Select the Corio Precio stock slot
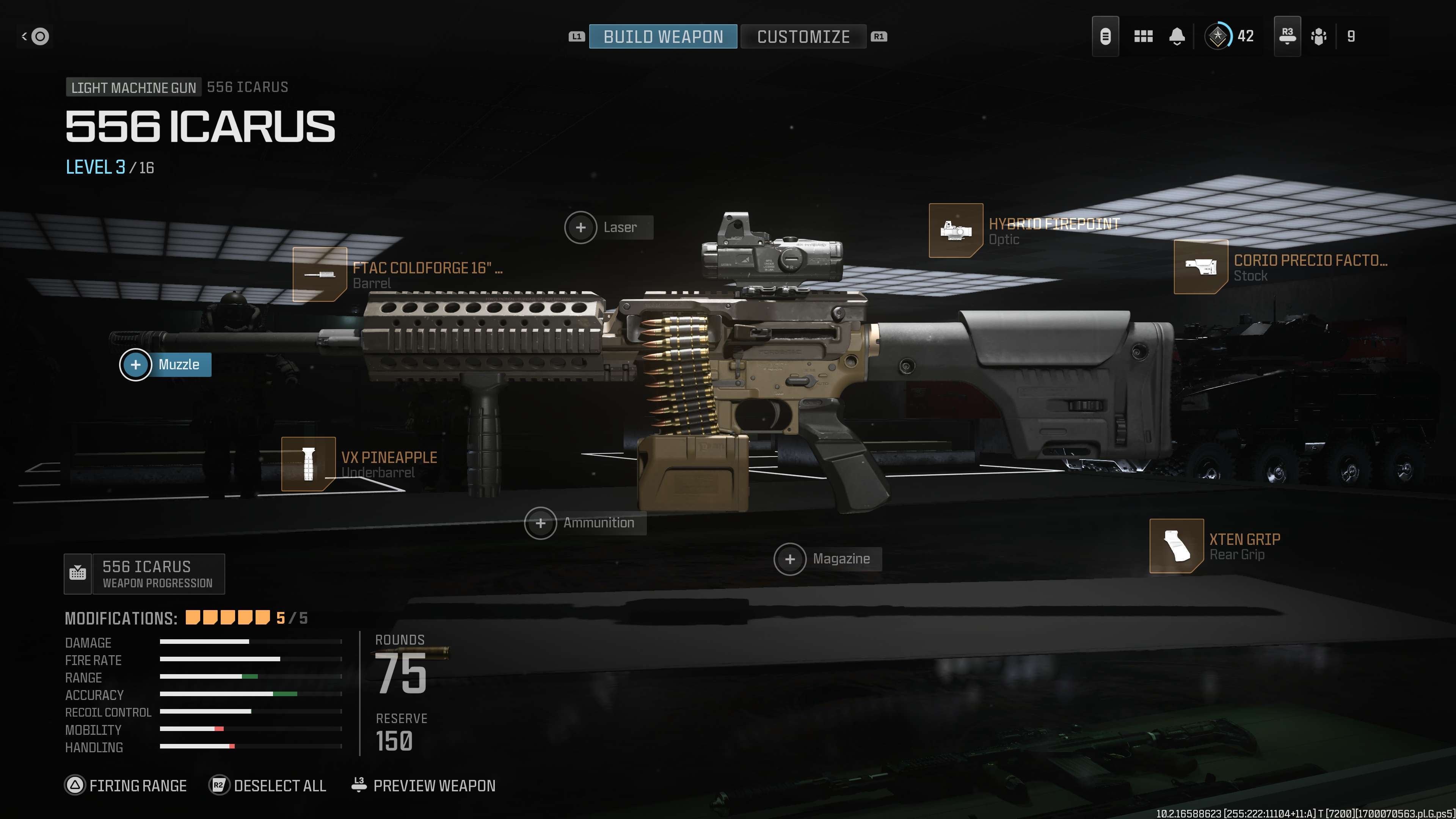The height and width of the screenshot is (819, 1456). click(x=1200, y=267)
